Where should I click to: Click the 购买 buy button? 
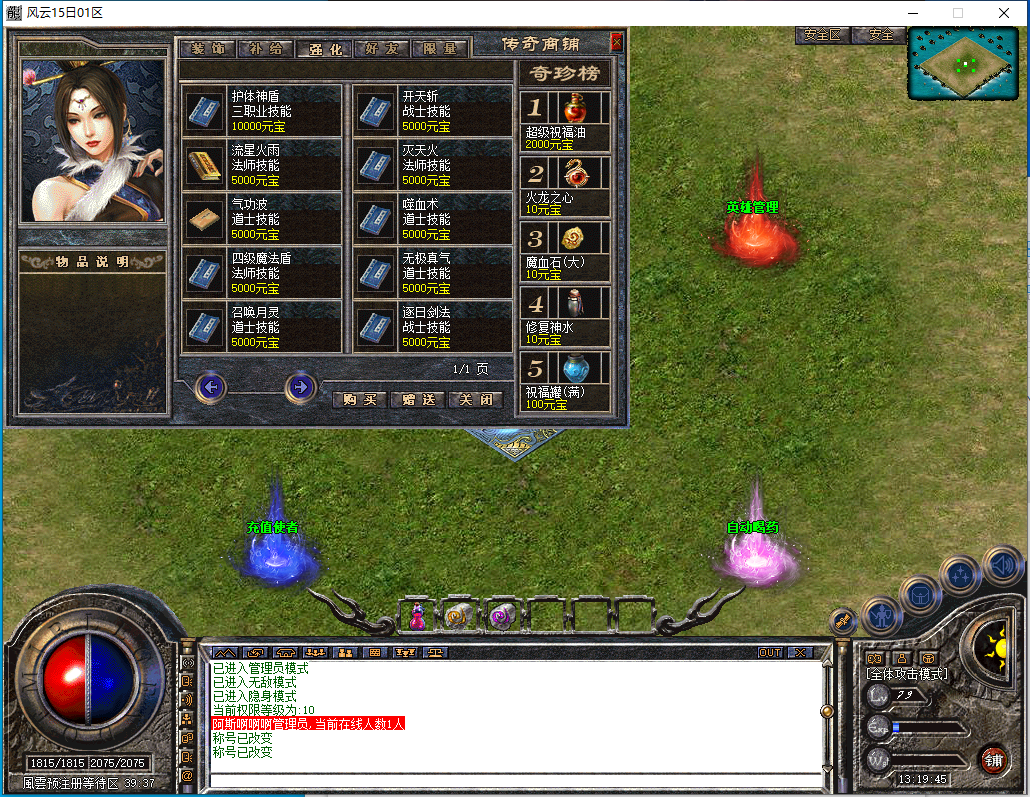click(x=358, y=399)
